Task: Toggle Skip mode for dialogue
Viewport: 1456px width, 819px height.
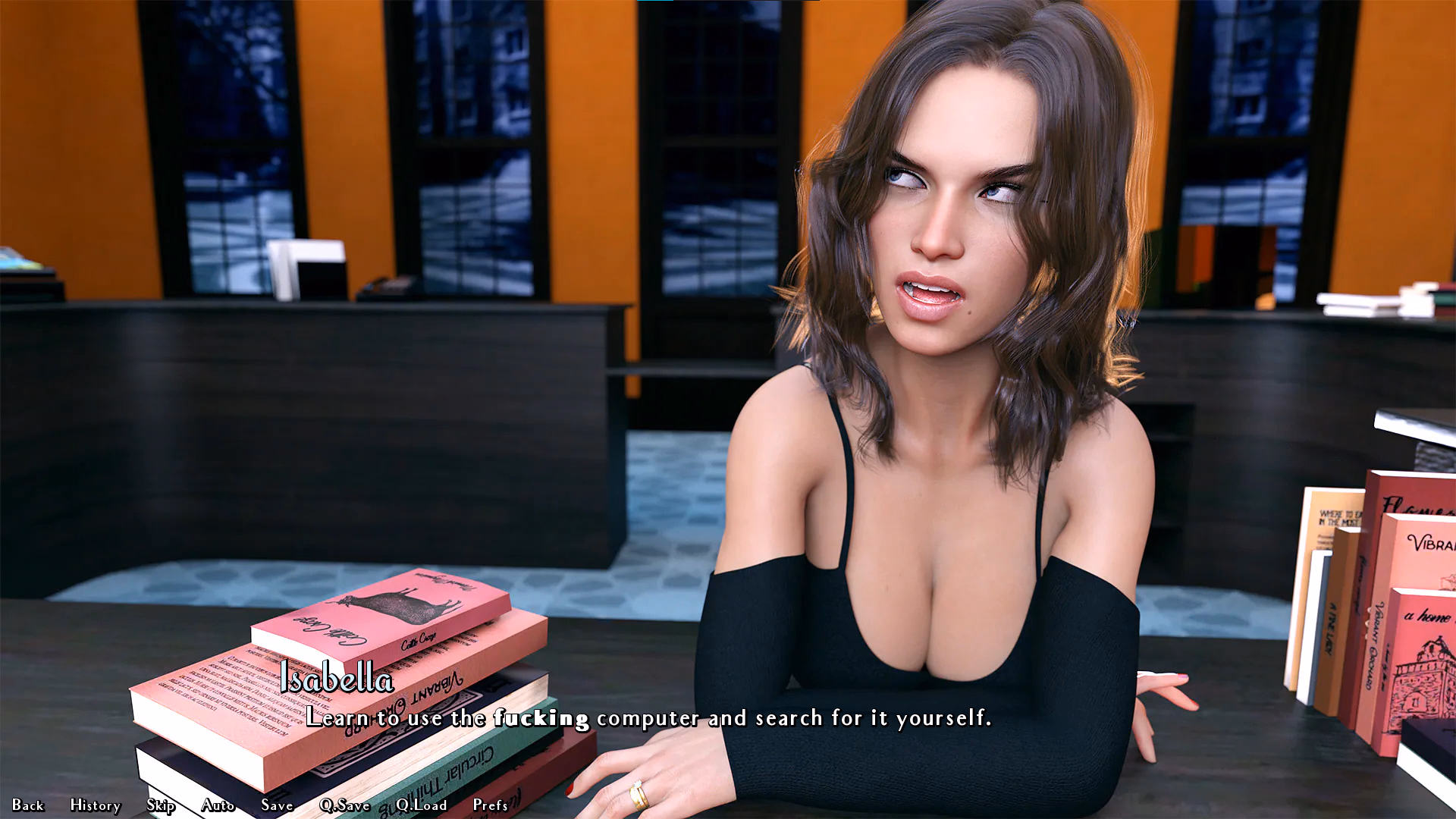Action: pos(161,805)
